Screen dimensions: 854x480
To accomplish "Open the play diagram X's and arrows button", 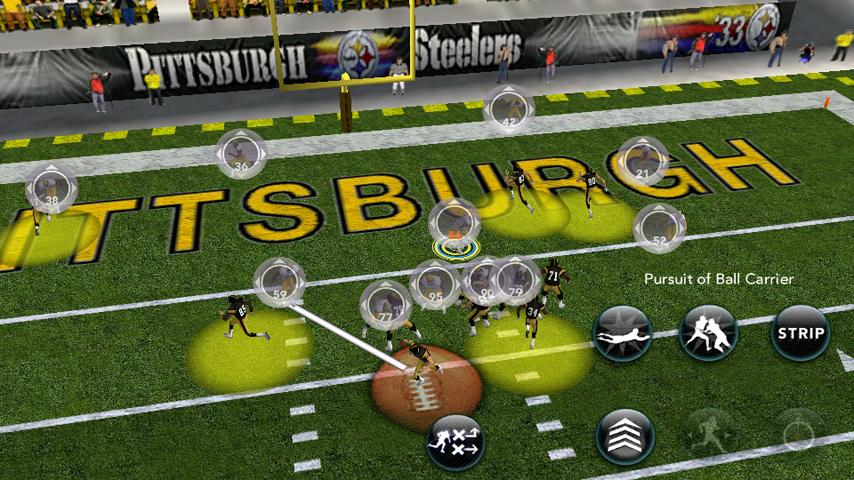I will pyautogui.click(x=455, y=441).
